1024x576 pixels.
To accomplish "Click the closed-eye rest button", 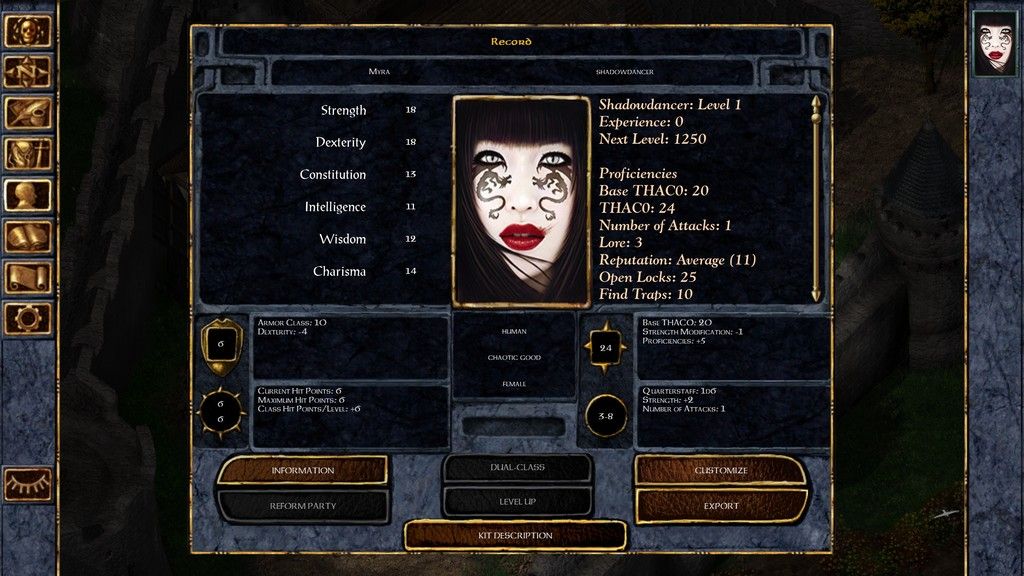I will [28, 484].
